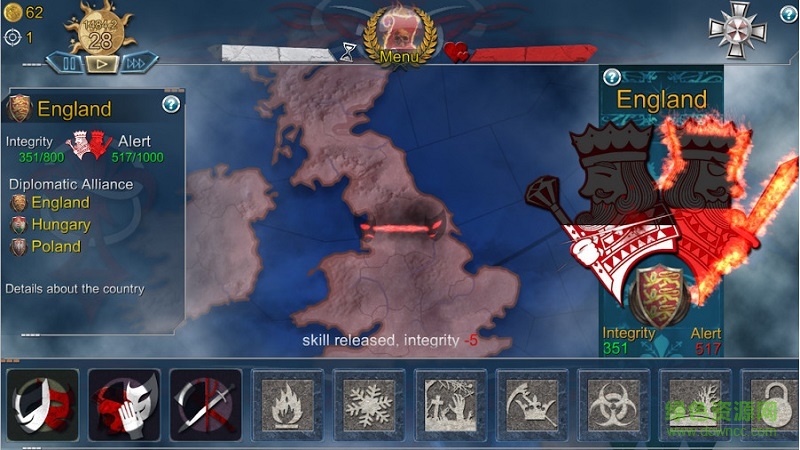Select Hungary in the Diplomatic Alliance list
The image size is (800, 450).
(x=60, y=225)
